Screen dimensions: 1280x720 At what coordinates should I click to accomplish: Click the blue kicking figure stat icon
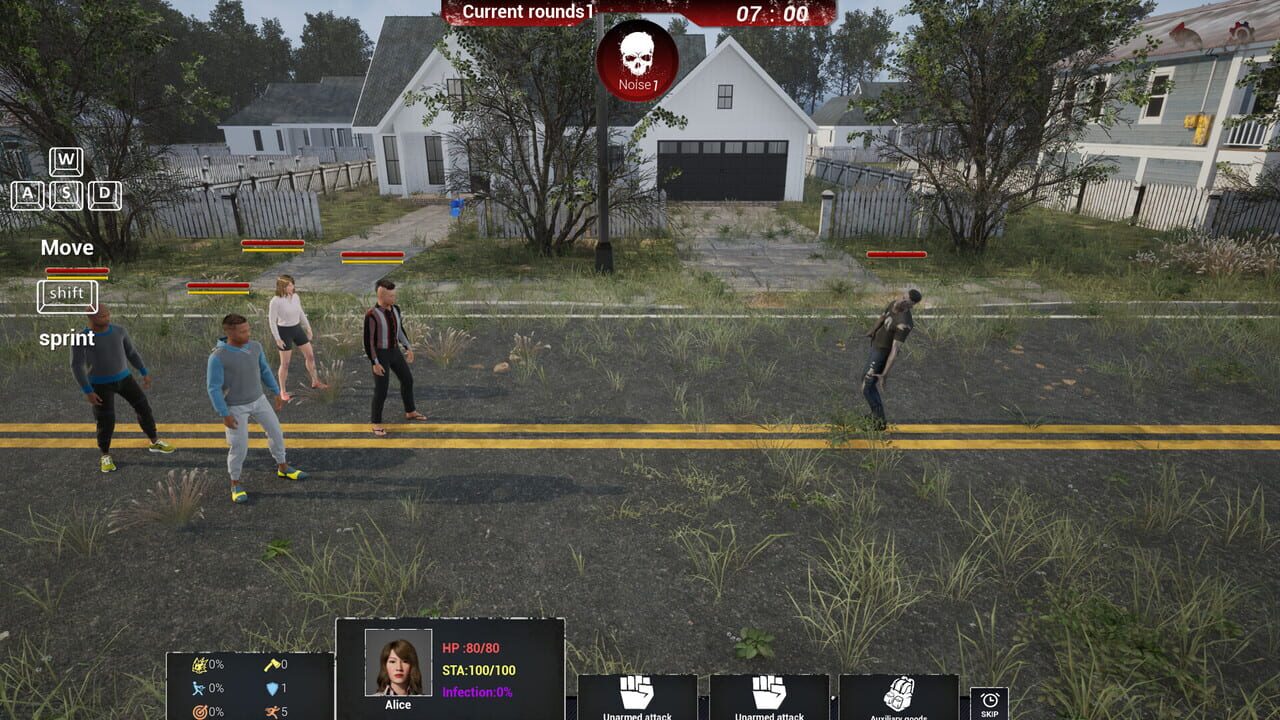click(x=199, y=686)
